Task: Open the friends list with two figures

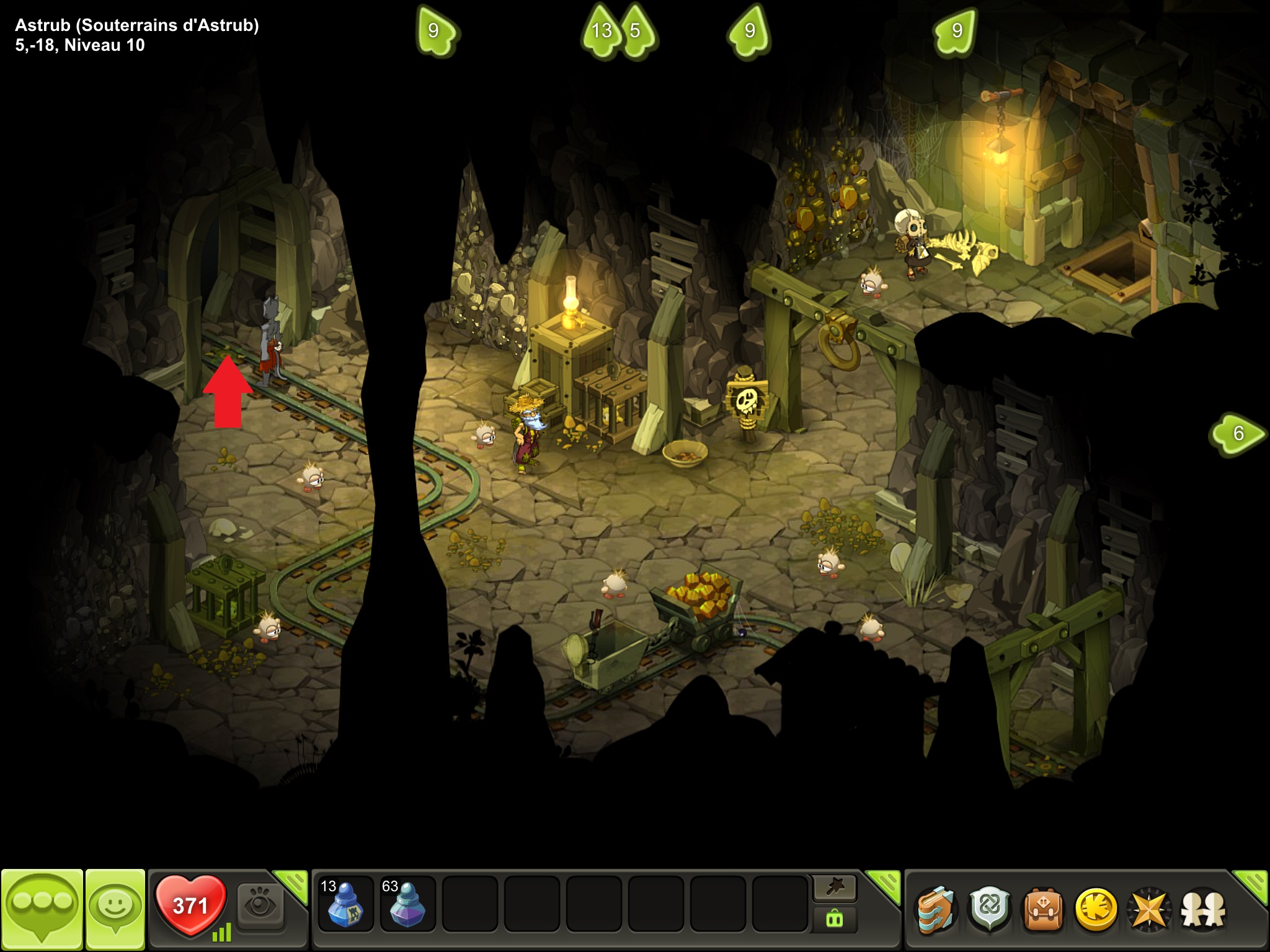Action: pos(1204,910)
